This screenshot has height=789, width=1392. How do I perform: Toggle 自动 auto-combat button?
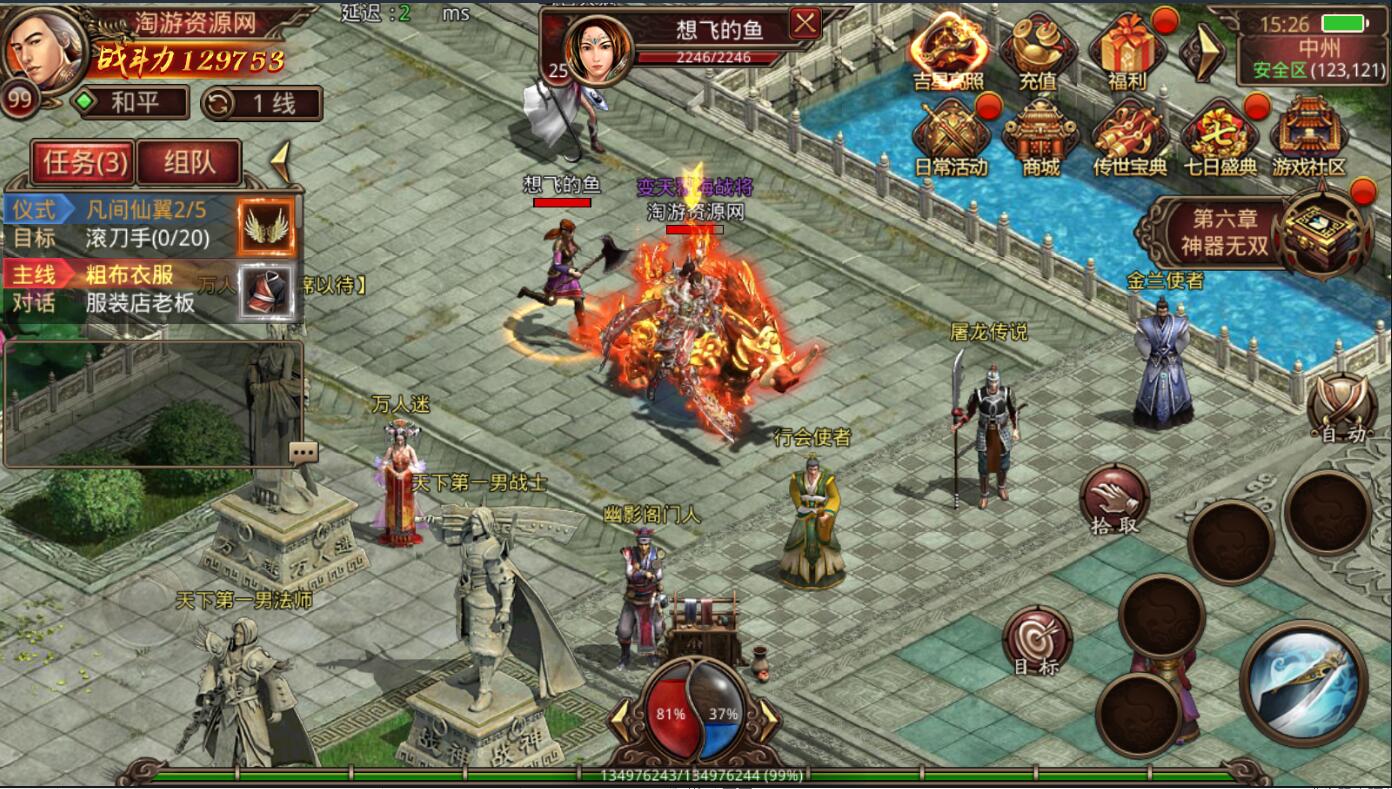[x=1342, y=407]
